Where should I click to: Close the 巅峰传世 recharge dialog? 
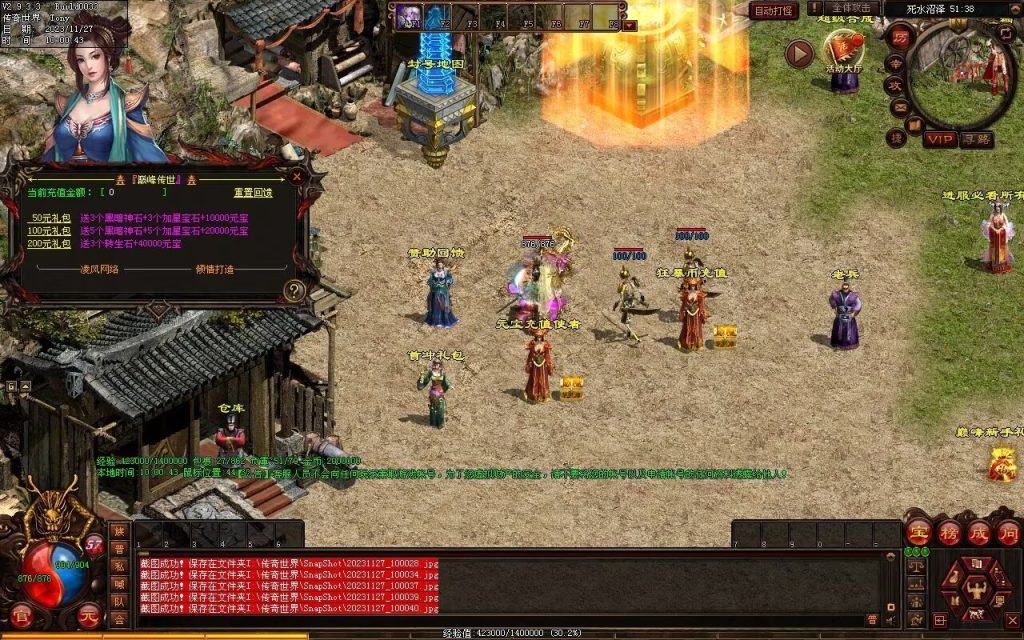pyautogui.click(x=297, y=177)
